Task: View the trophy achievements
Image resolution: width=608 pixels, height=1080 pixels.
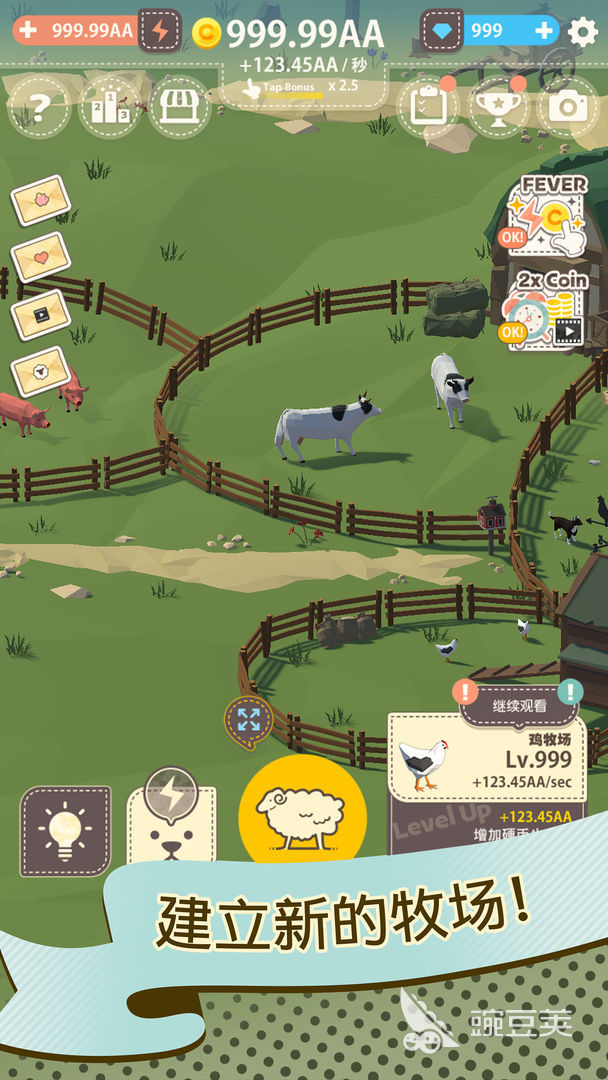Action: tap(498, 107)
